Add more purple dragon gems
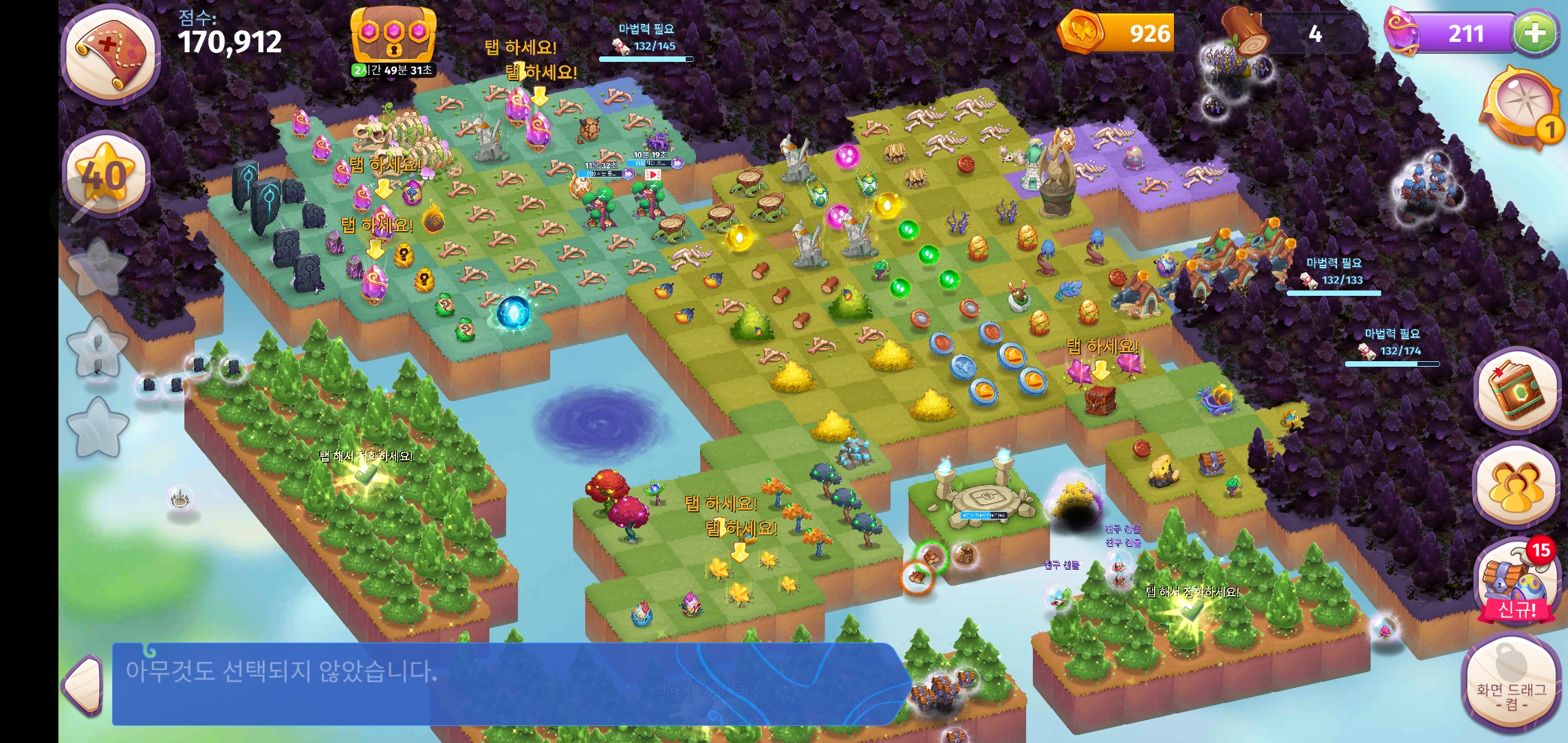The width and height of the screenshot is (1568, 743). point(1535,32)
